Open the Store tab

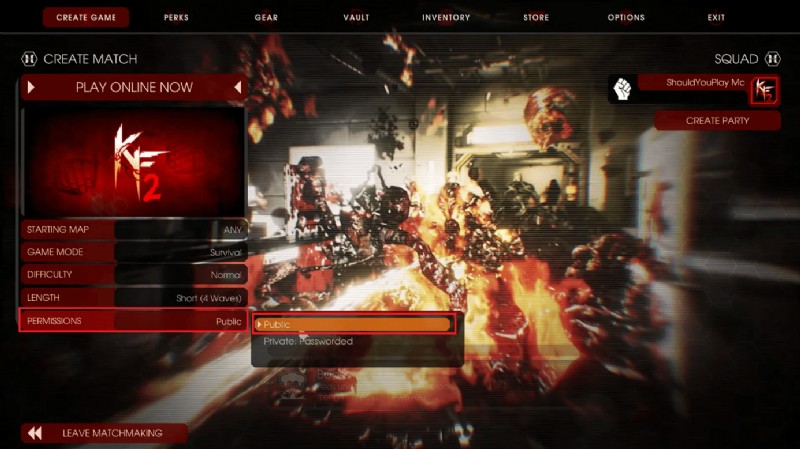pyautogui.click(x=535, y=17)
